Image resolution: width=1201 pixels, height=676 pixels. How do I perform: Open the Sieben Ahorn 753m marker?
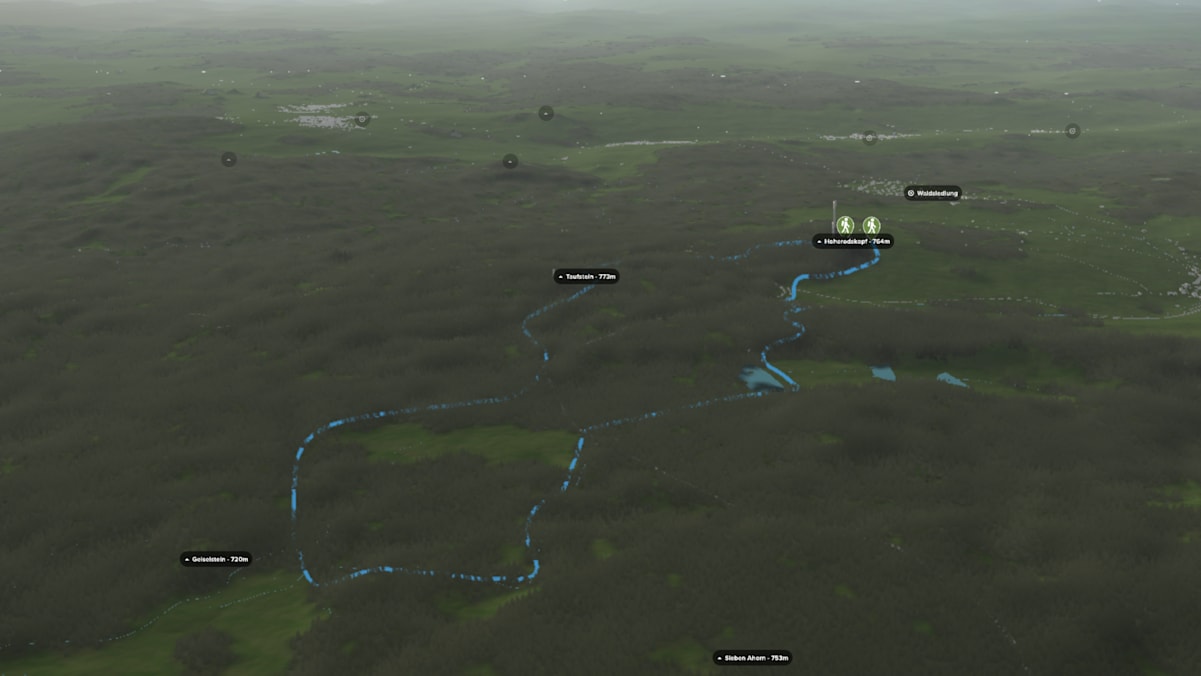752,658
